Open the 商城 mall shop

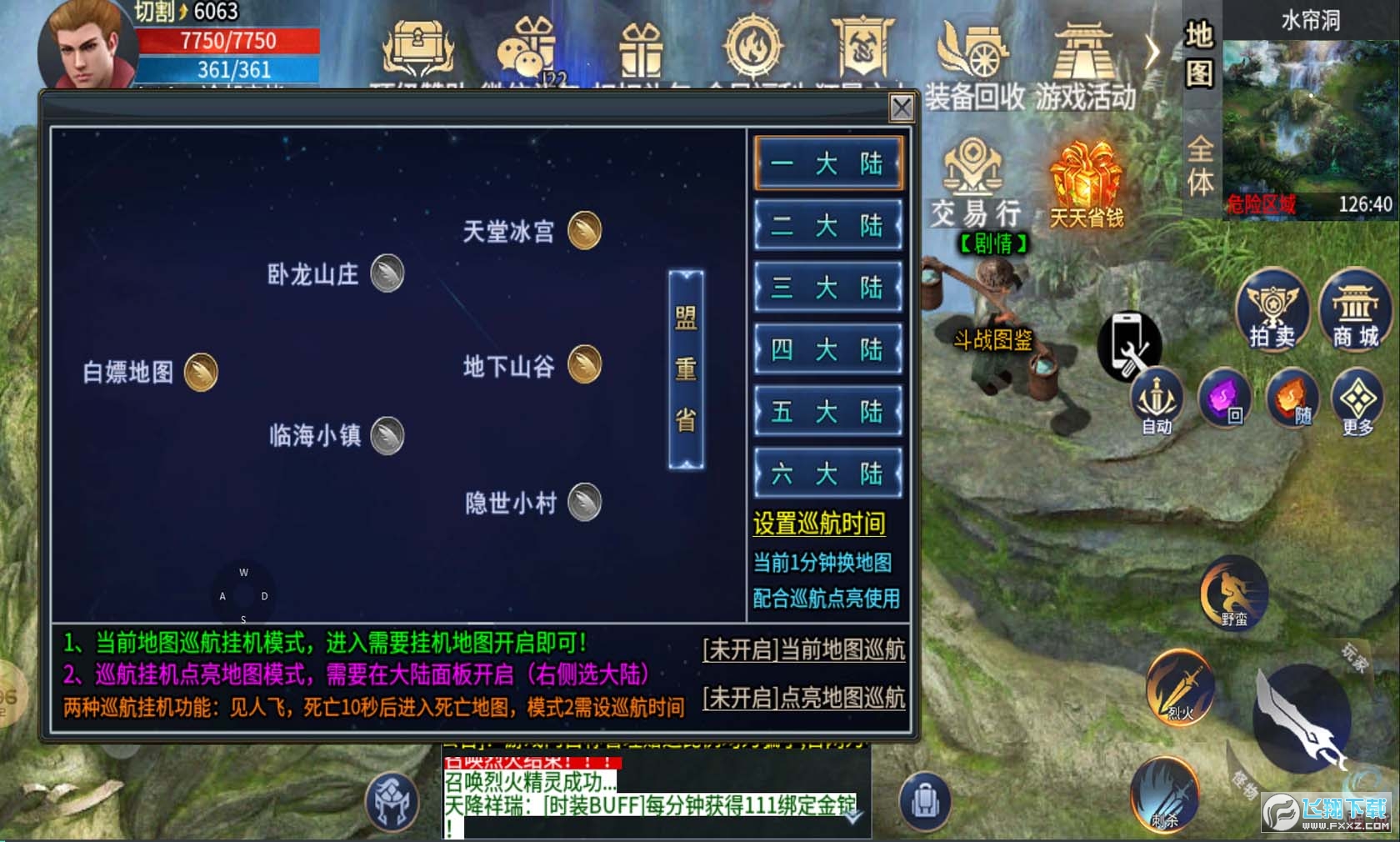(1356, 313)
